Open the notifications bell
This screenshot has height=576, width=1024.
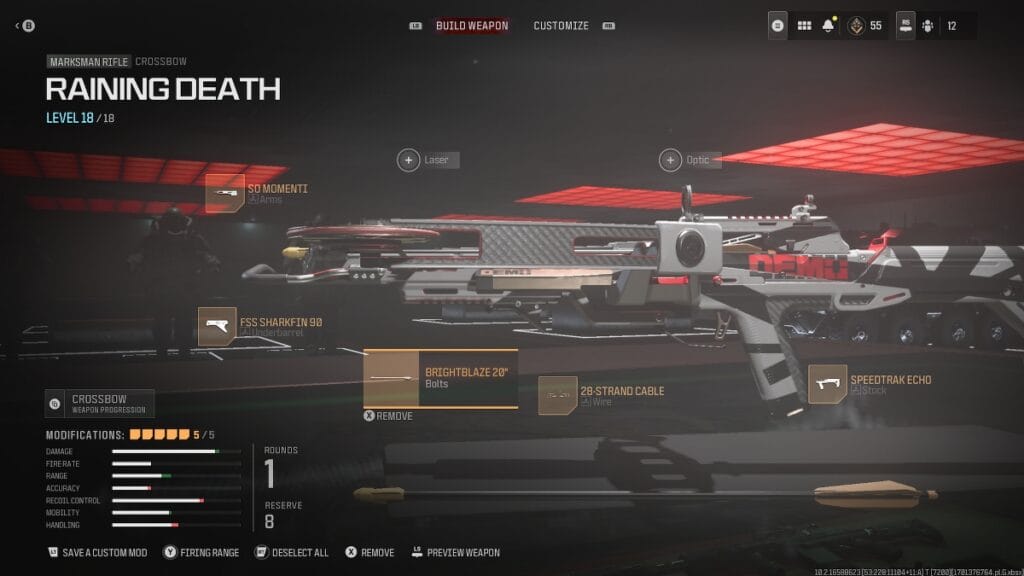[x=829, y=25]
